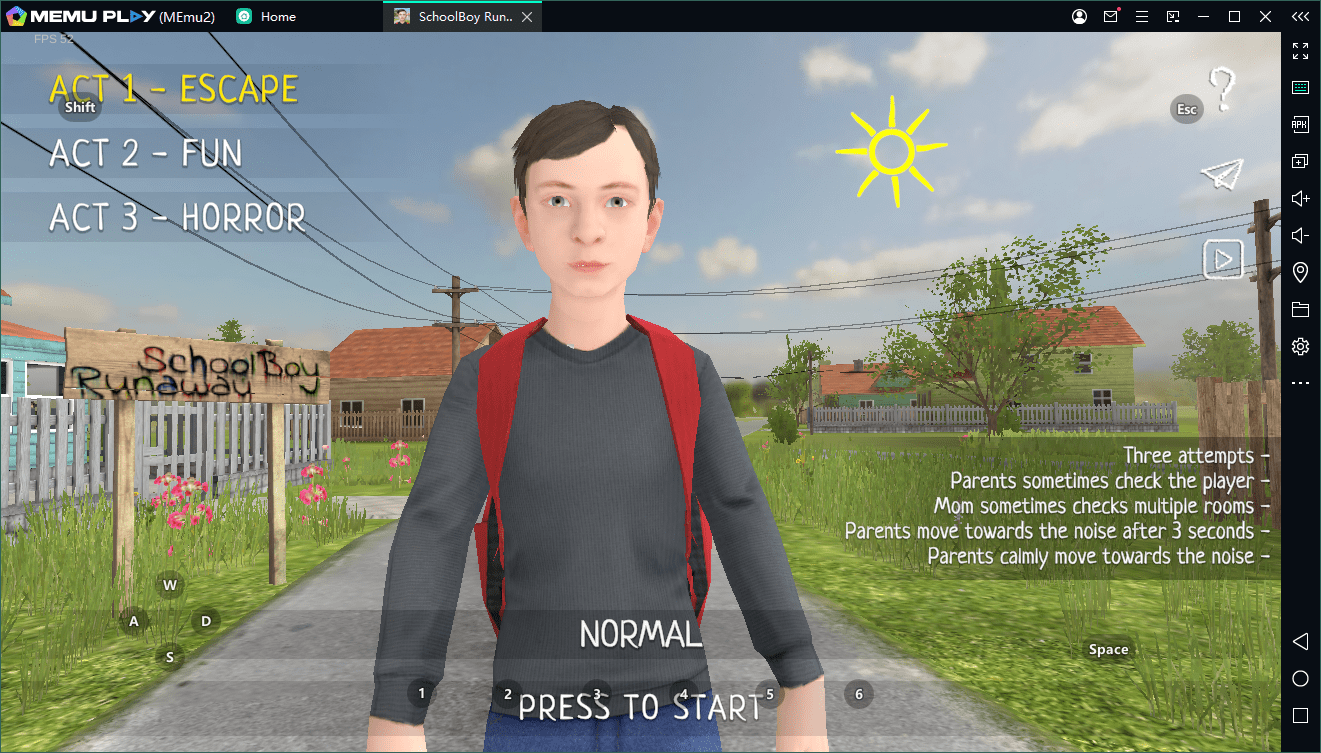Select Act 1 - Escape
This screenshot has height=753, width=1321.
click(x=174, y=90)
